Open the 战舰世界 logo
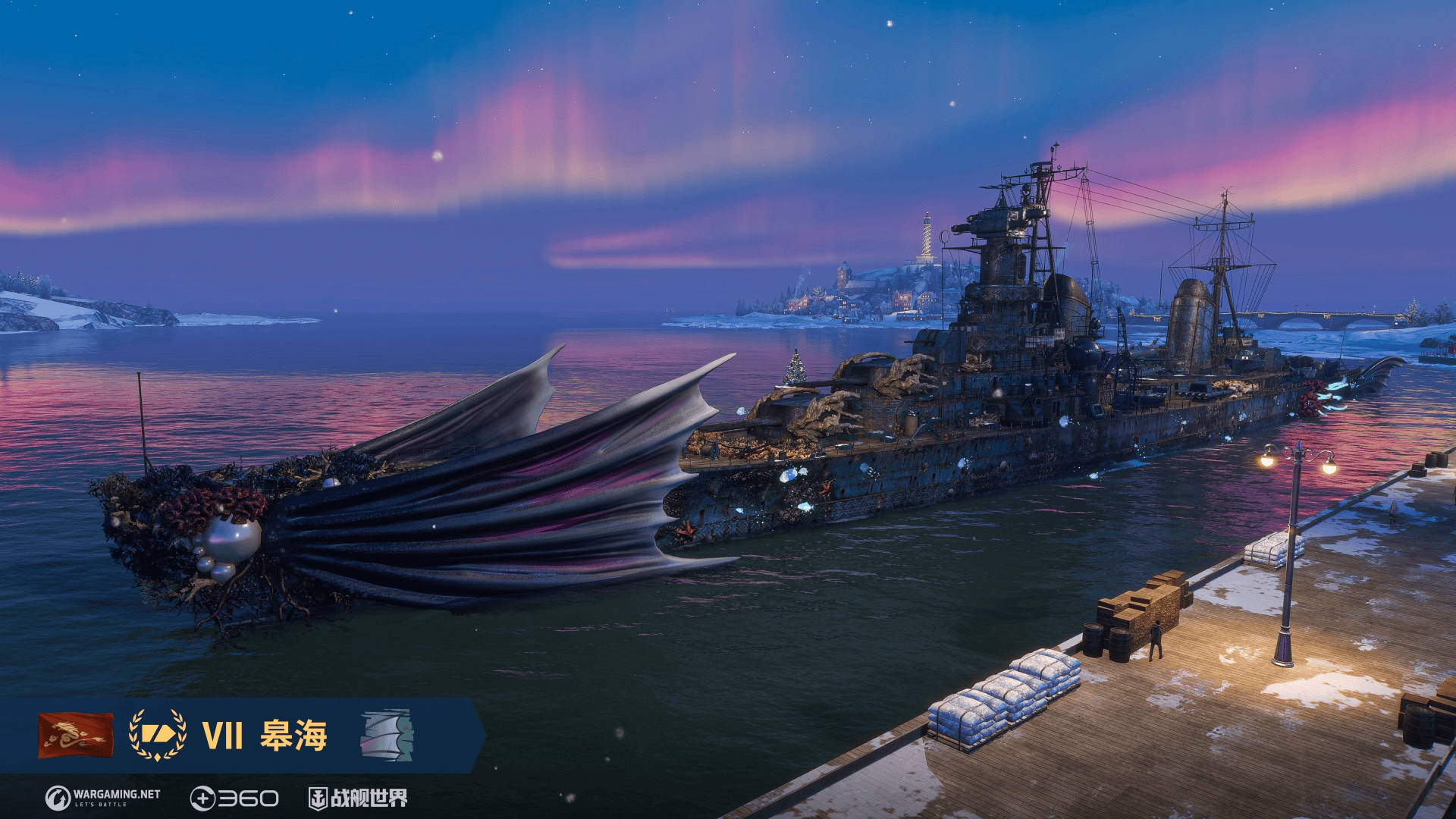The image size is (1456, 819). click(358, 798)
